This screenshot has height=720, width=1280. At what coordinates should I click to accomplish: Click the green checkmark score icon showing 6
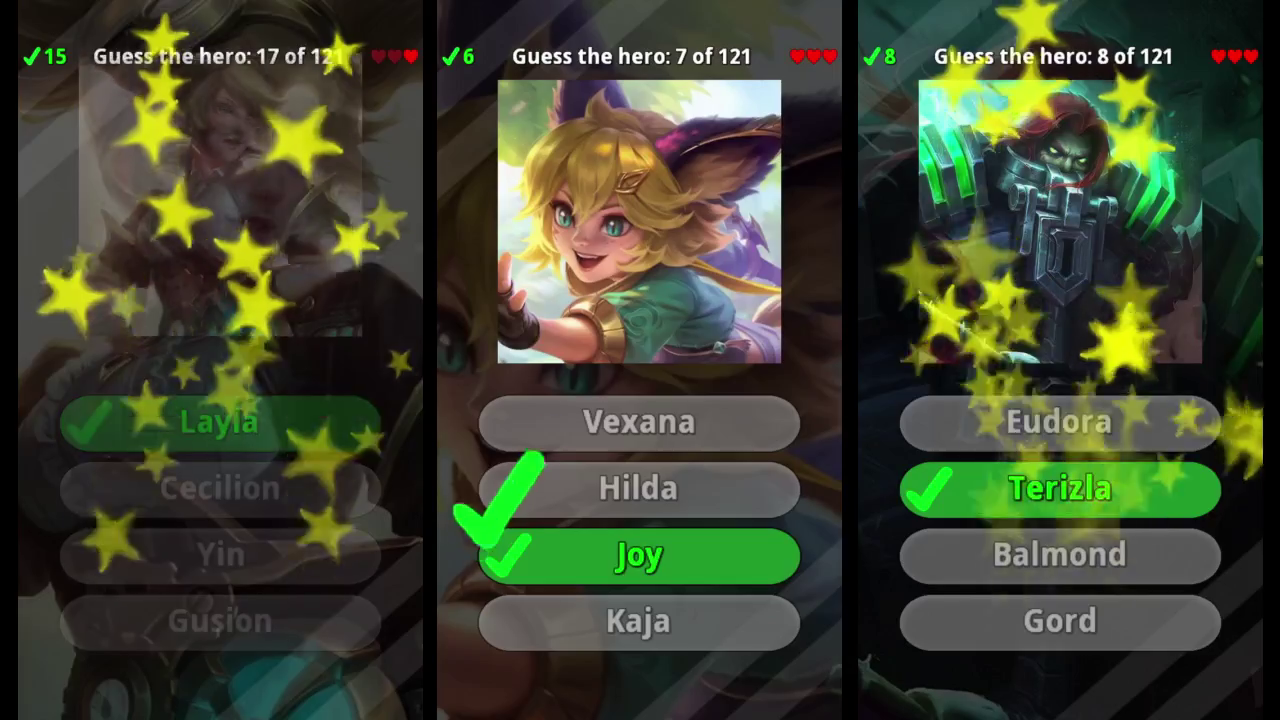coord(457,56)
